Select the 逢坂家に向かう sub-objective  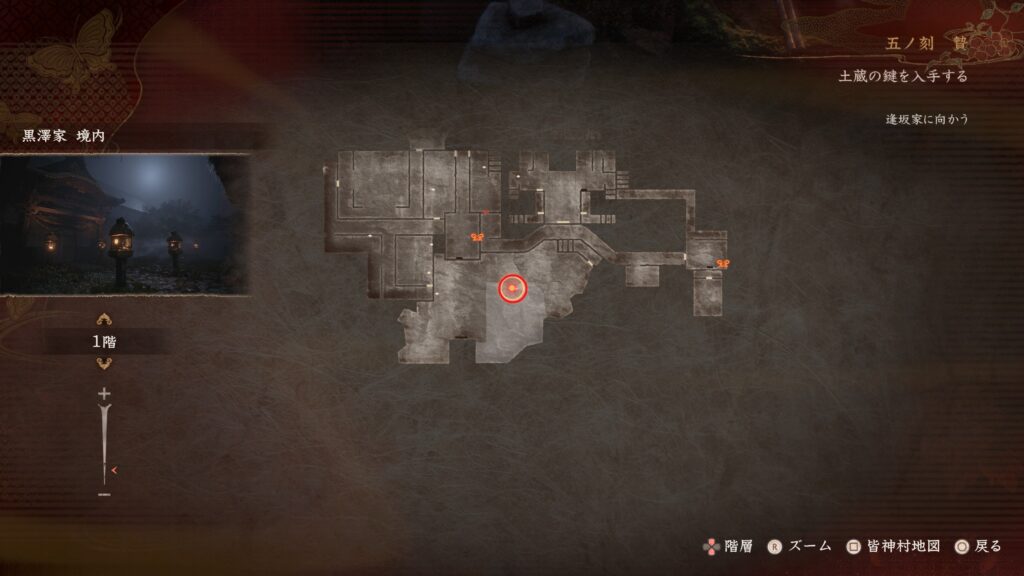[x=926, y=119]
